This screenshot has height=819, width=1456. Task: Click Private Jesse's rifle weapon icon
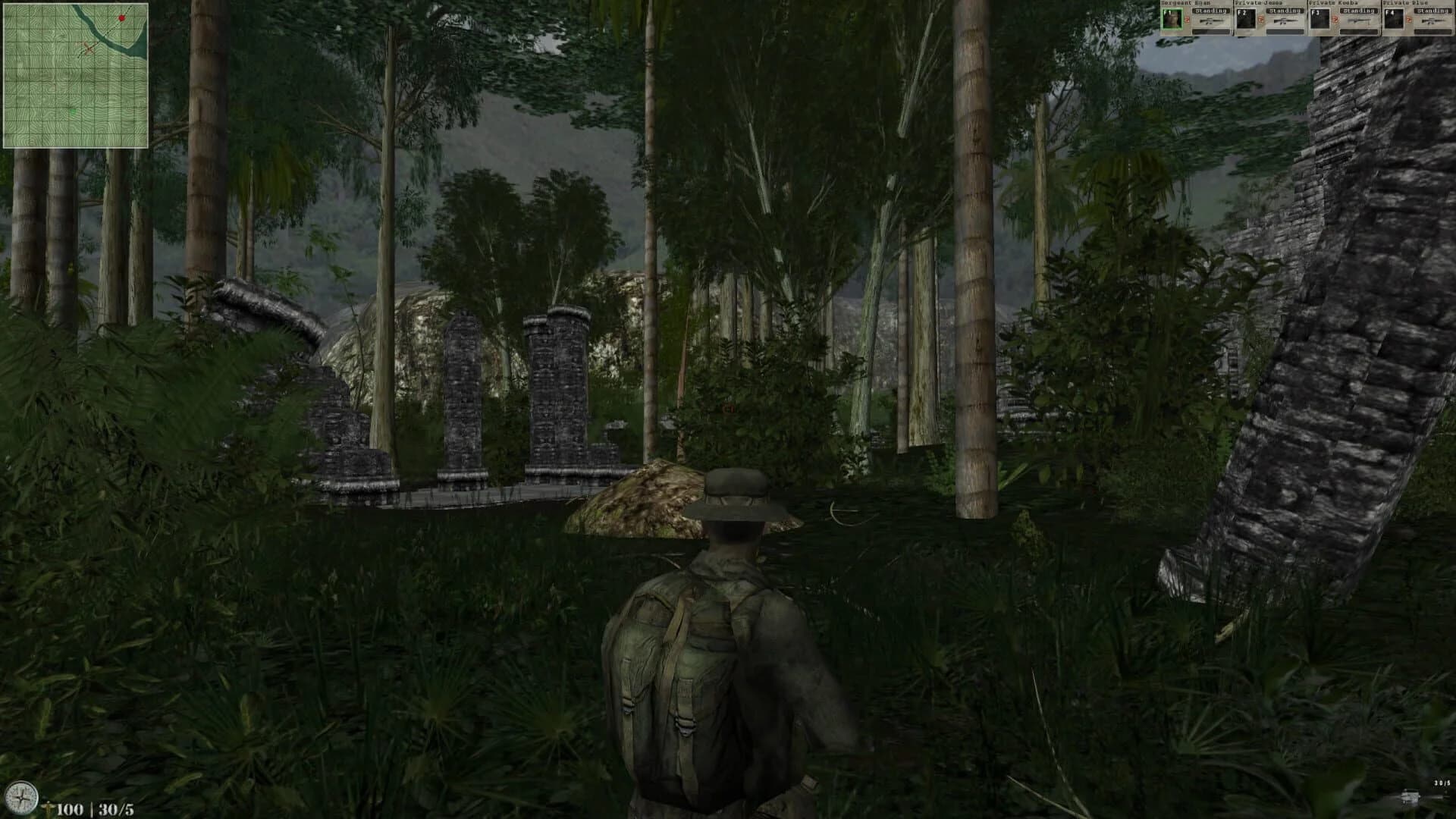pos(1286,21)
